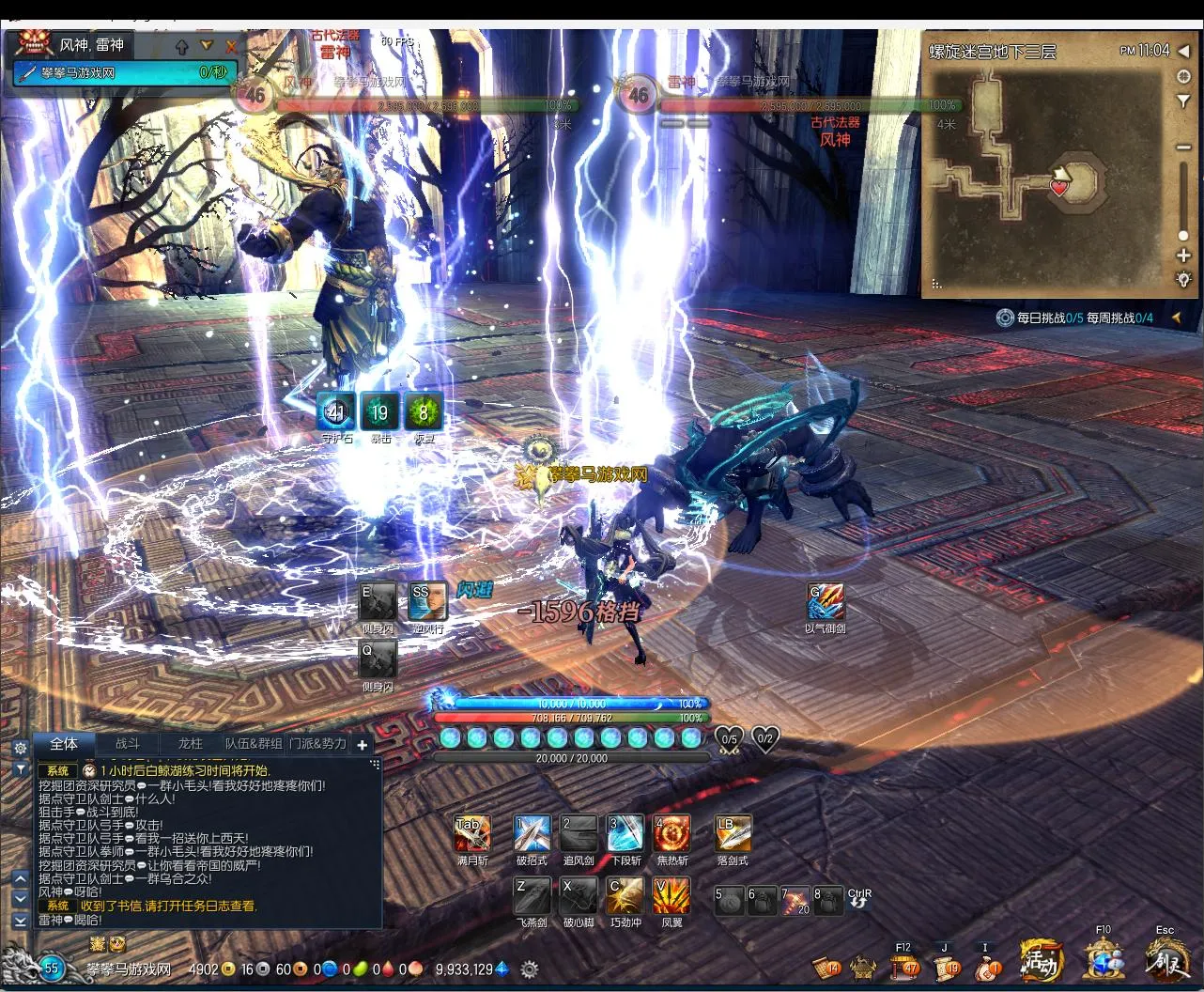Click the 以气御剑 skill icon

pos(826,601)
